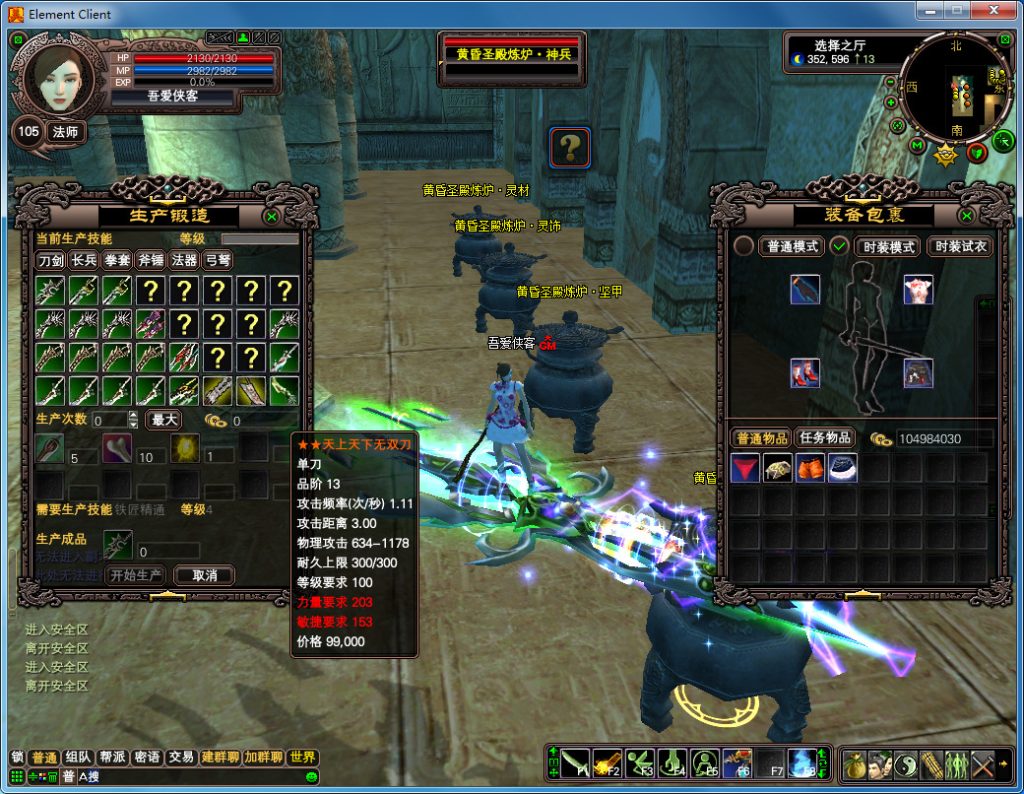Switch chat to the 组队 party channel
Screen dimensions: 1024x794
pyautogui.click(x=77, y=757)
